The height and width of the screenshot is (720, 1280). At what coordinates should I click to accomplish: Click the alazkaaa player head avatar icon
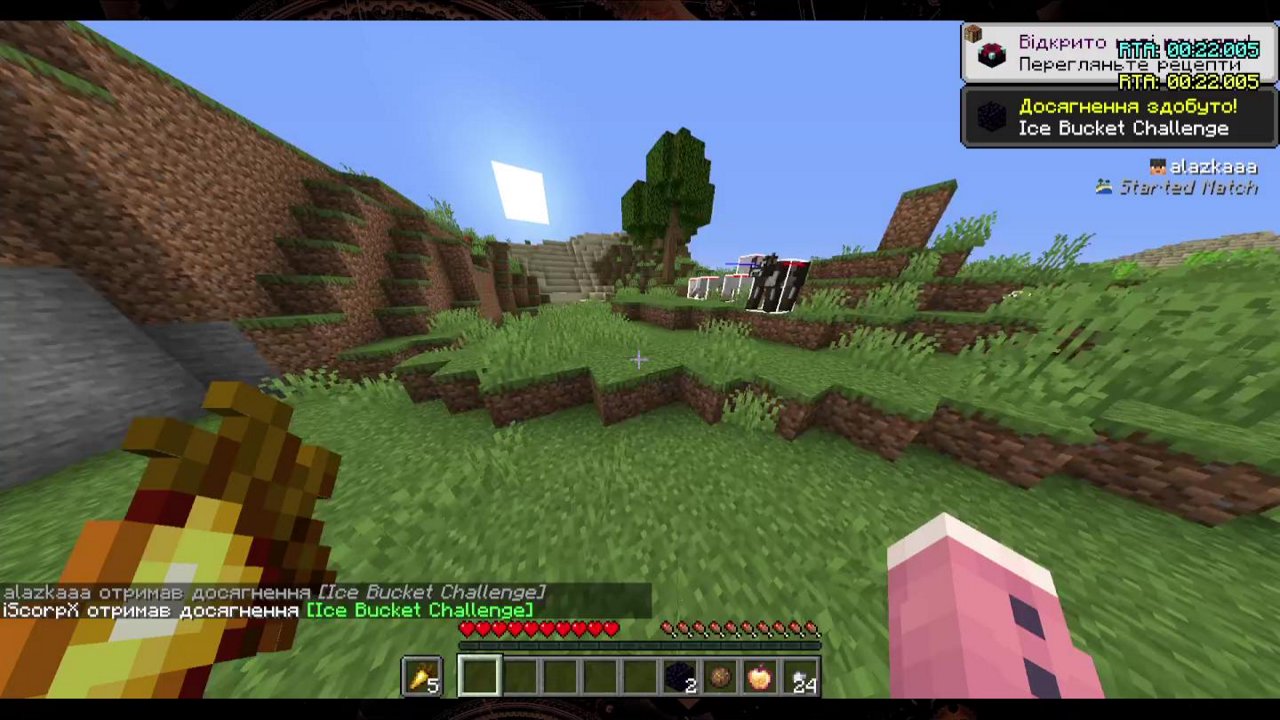tap(1157, 167)
